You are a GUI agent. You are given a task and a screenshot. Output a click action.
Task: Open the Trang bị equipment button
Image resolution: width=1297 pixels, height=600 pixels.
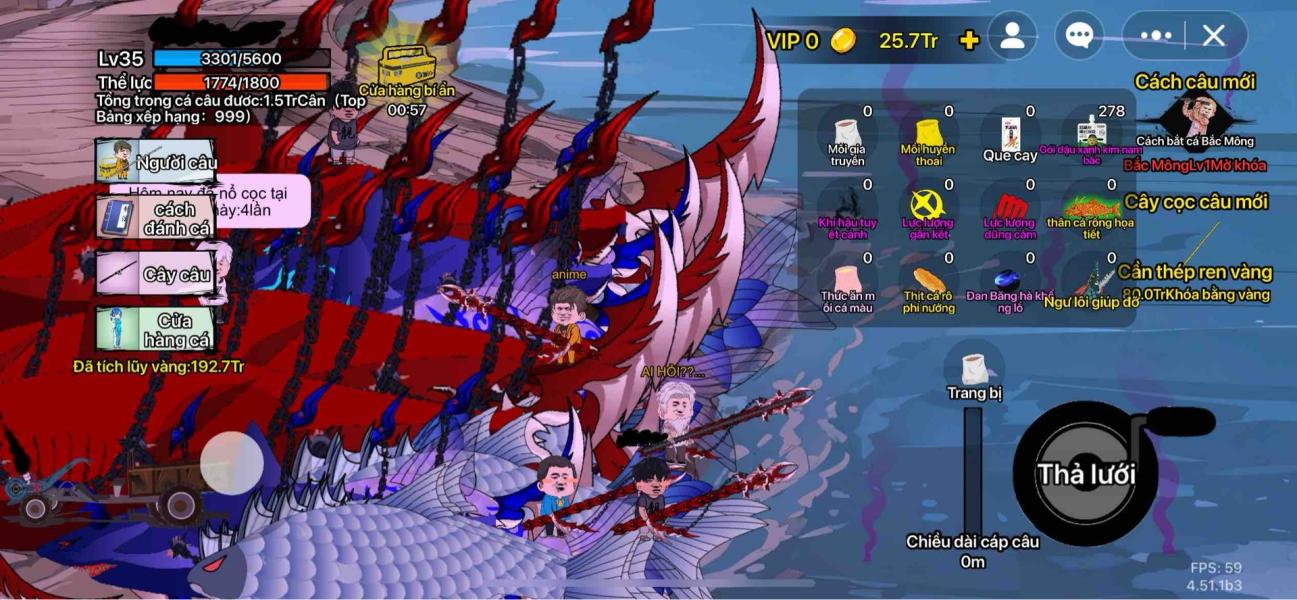coord(974,375)
